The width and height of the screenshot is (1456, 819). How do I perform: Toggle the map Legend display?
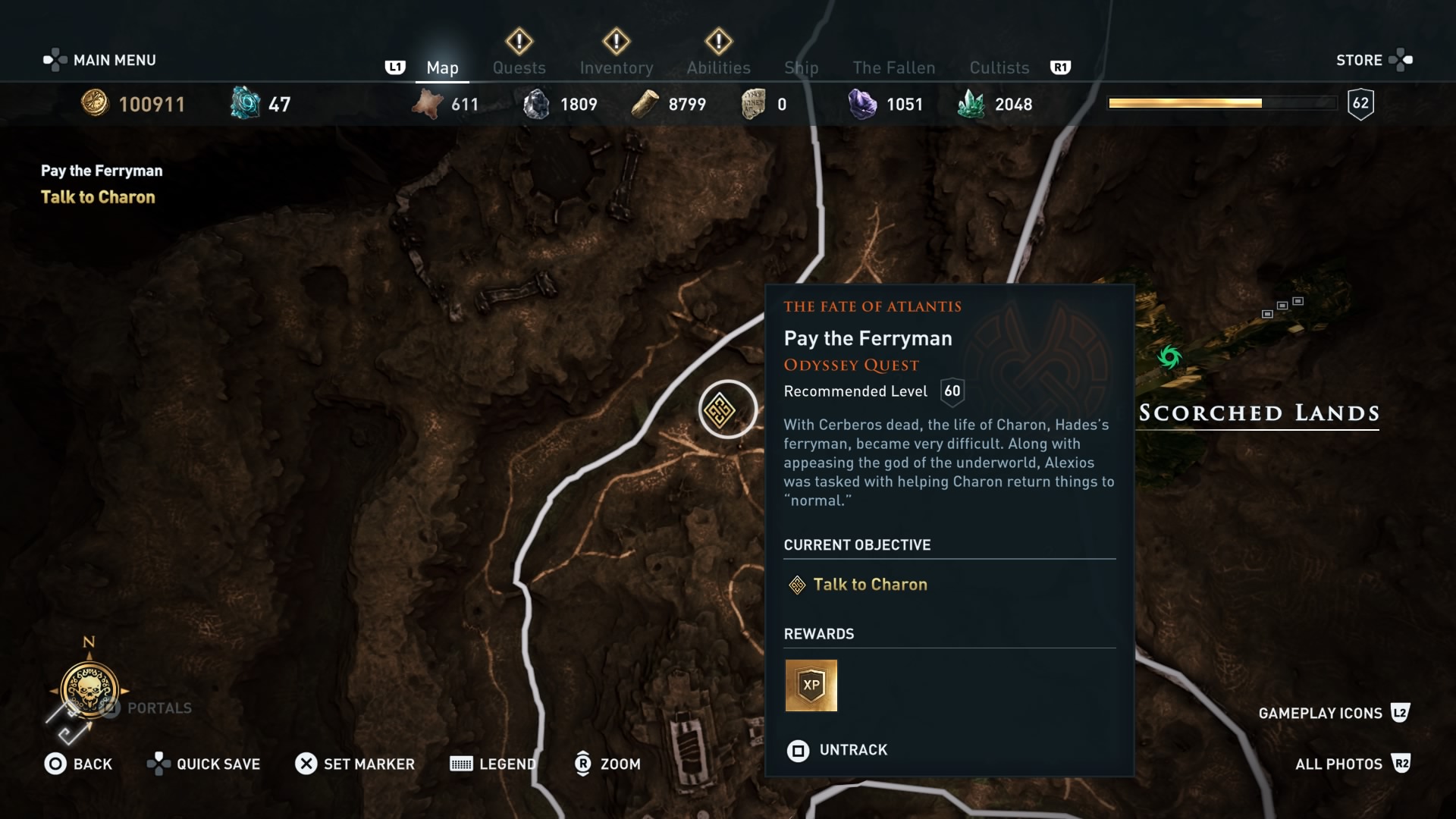tap(491, 764)
